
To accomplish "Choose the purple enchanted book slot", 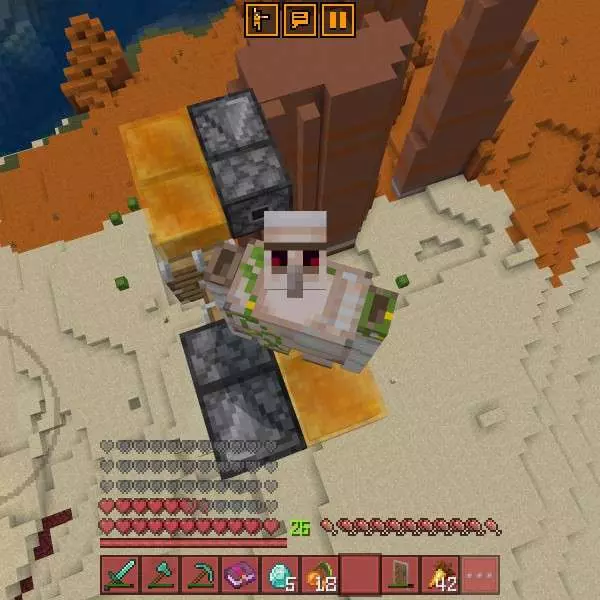I will pyautogui.click(x=240, y=575).
